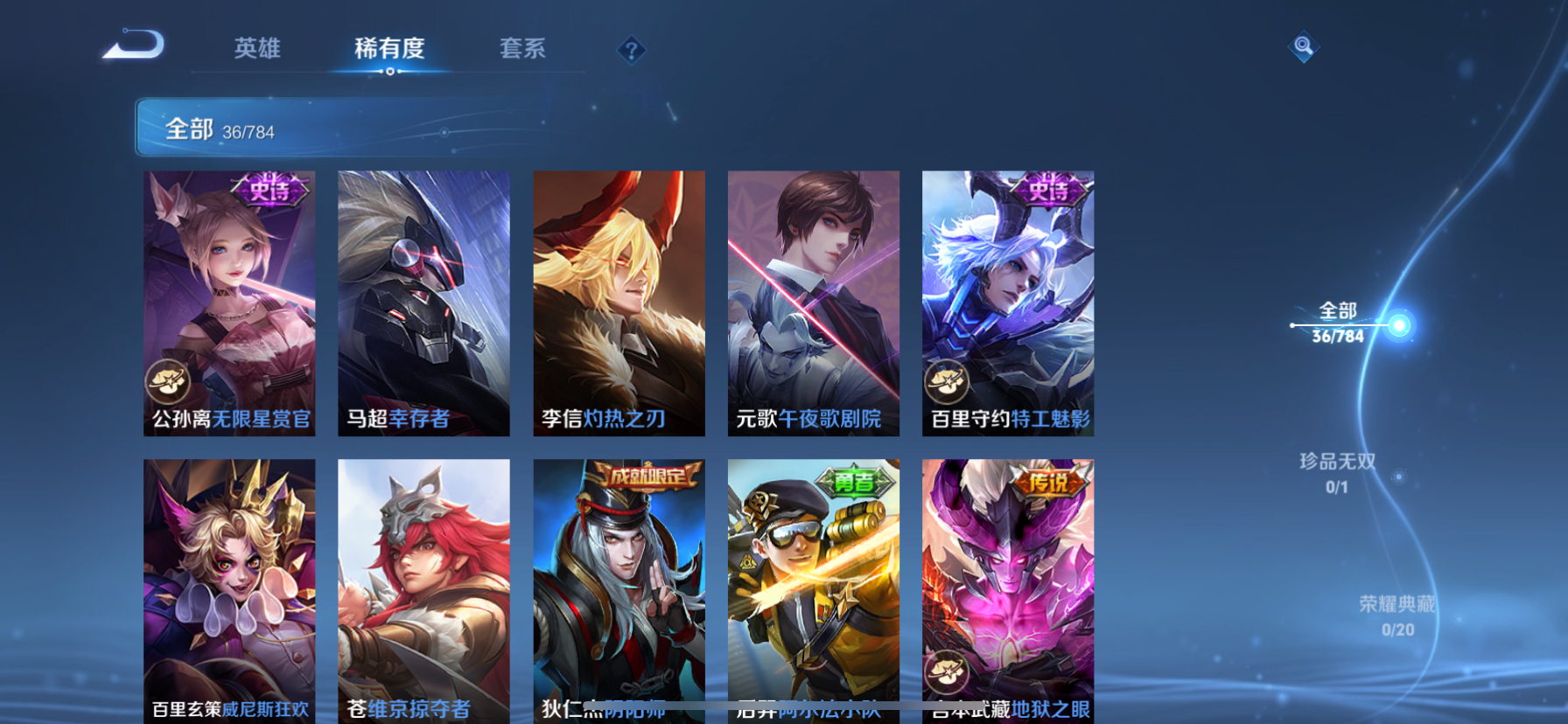This screenshot has width=1568, height=724.
Task: Select the 稀有度 tab
Action: pos(389,48)
